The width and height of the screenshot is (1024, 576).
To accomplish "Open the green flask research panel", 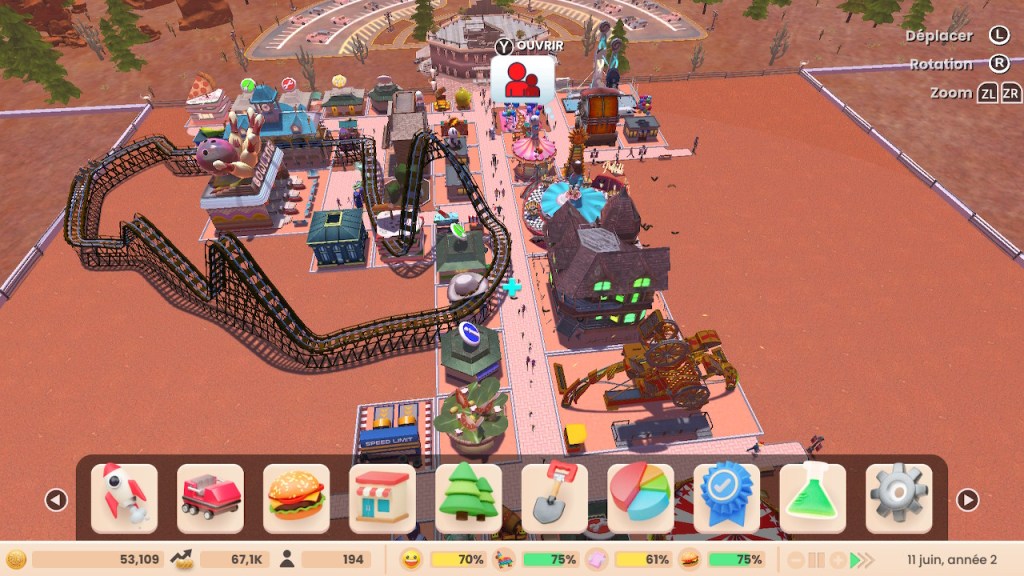I will pos(812,497).
